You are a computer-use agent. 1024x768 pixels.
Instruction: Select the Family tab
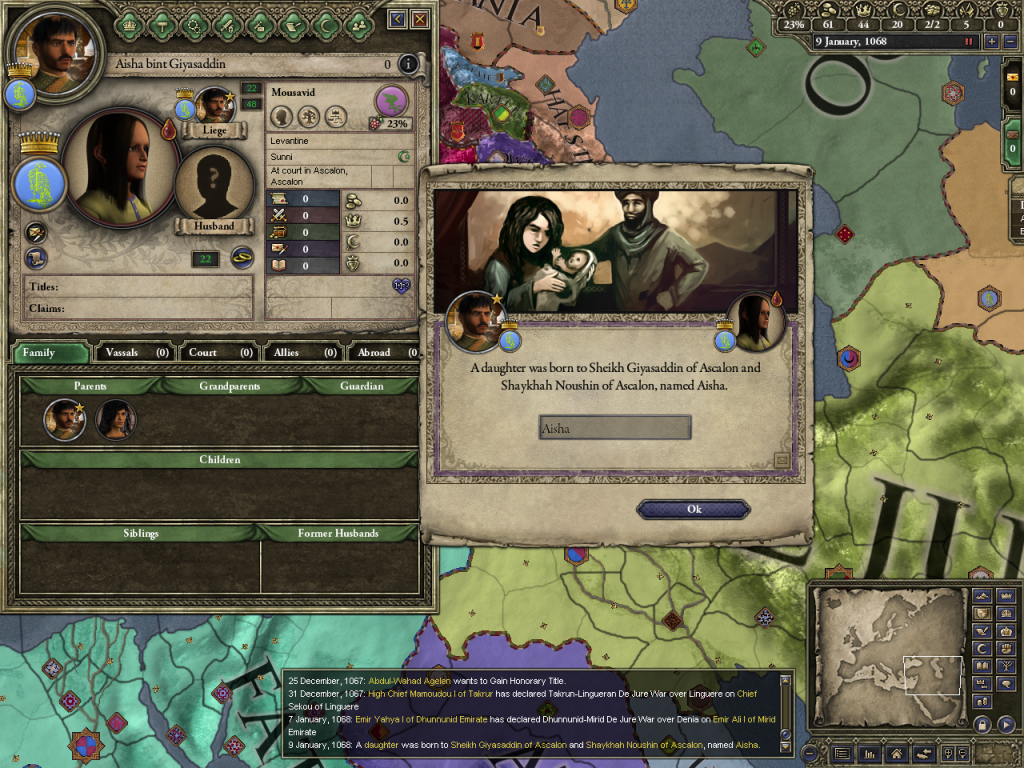(50, 352)
